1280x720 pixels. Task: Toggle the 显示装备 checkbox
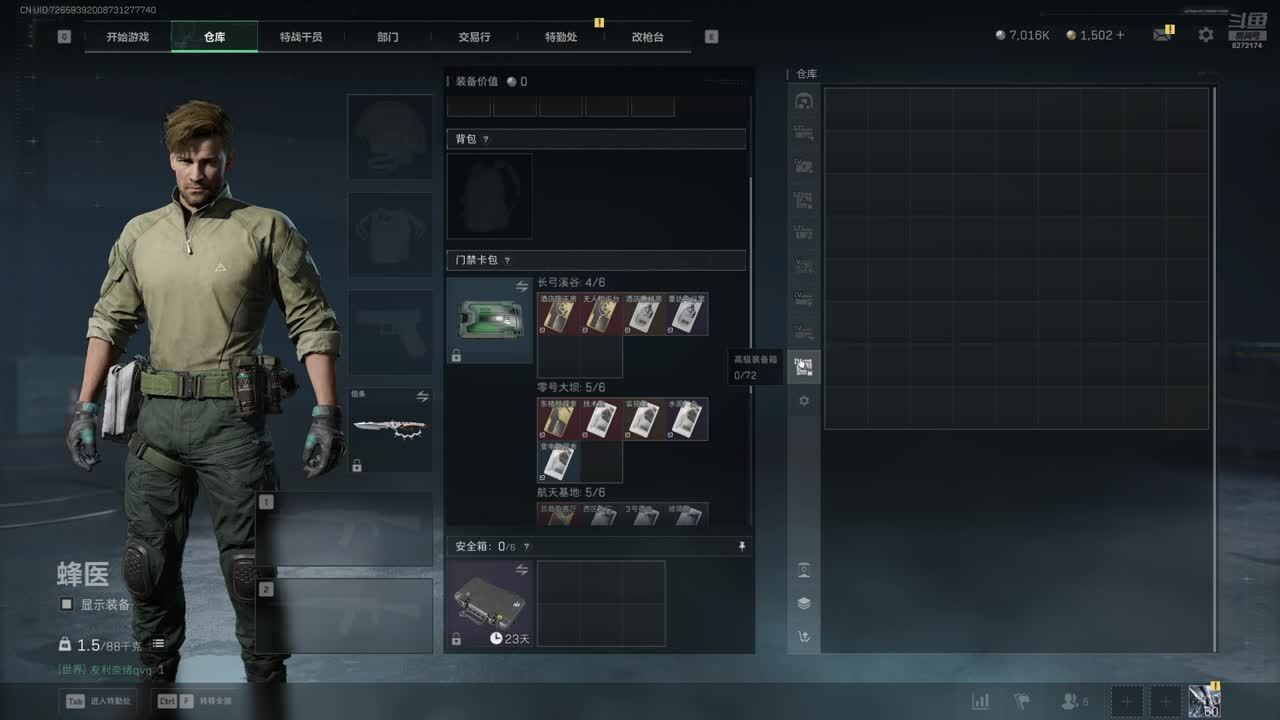click(67, 604)
